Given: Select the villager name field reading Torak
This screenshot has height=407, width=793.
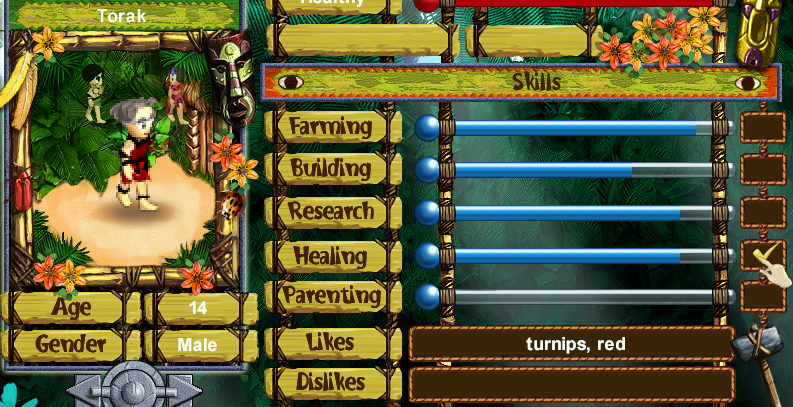Looking at the screenshot, I should pyautogui.click(x=124, y=16).
